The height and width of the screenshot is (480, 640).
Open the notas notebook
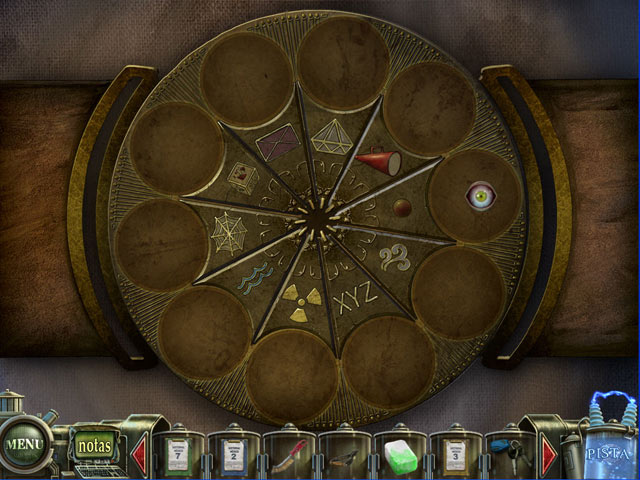[94, 441]
